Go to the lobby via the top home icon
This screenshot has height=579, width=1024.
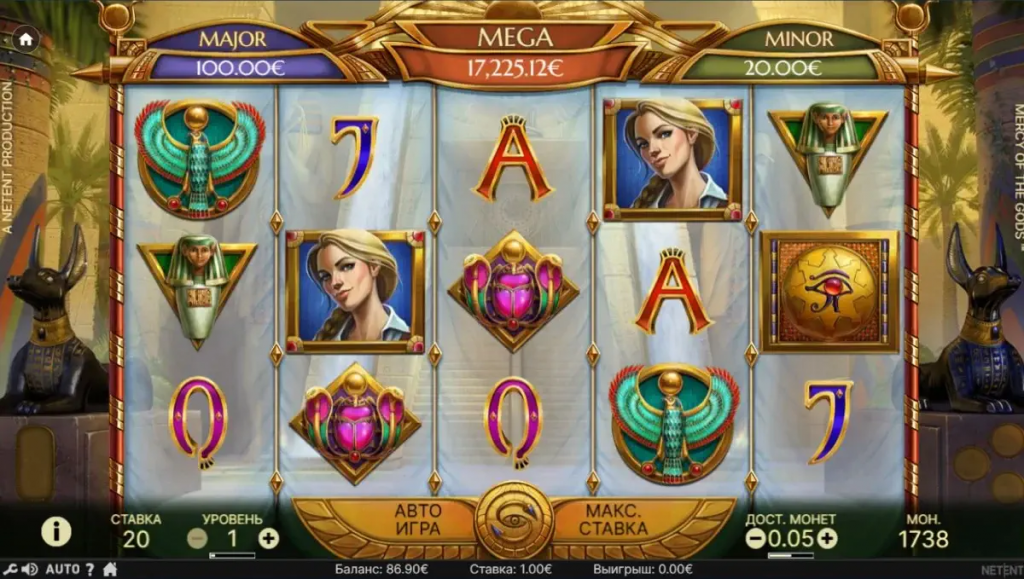[25, 40]
